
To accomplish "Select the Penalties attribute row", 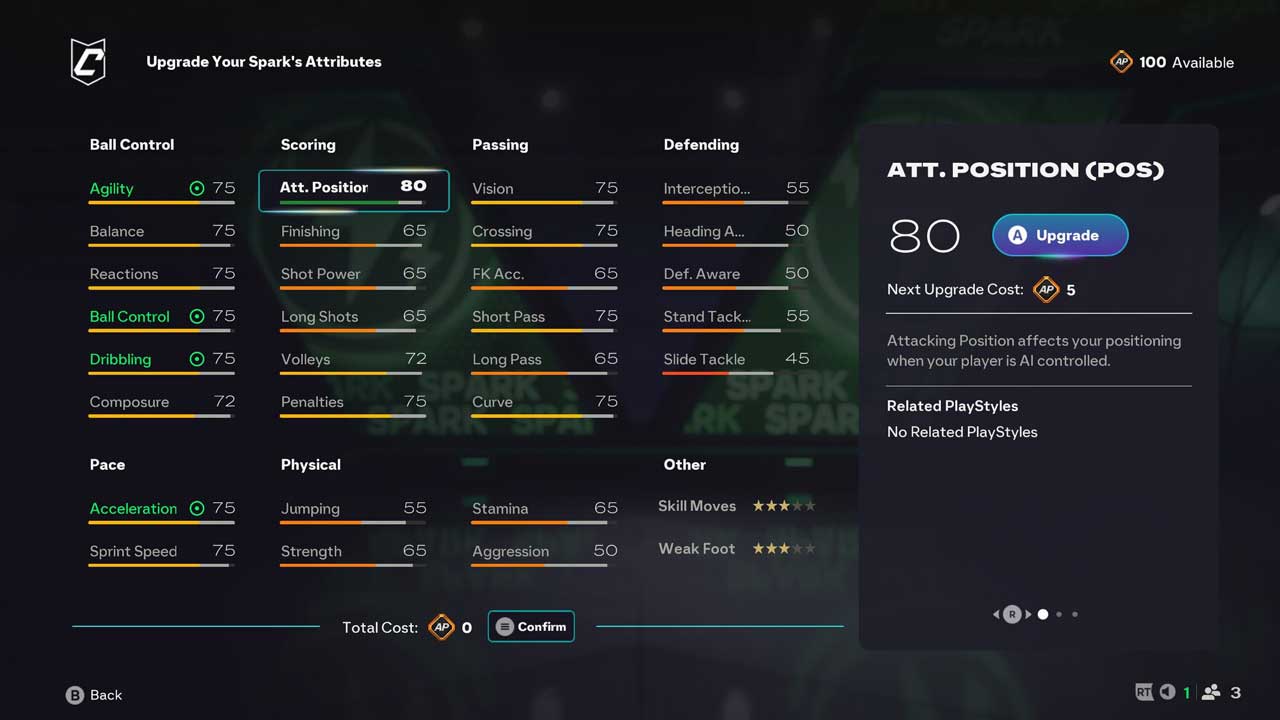I will [x=353, y=403].
